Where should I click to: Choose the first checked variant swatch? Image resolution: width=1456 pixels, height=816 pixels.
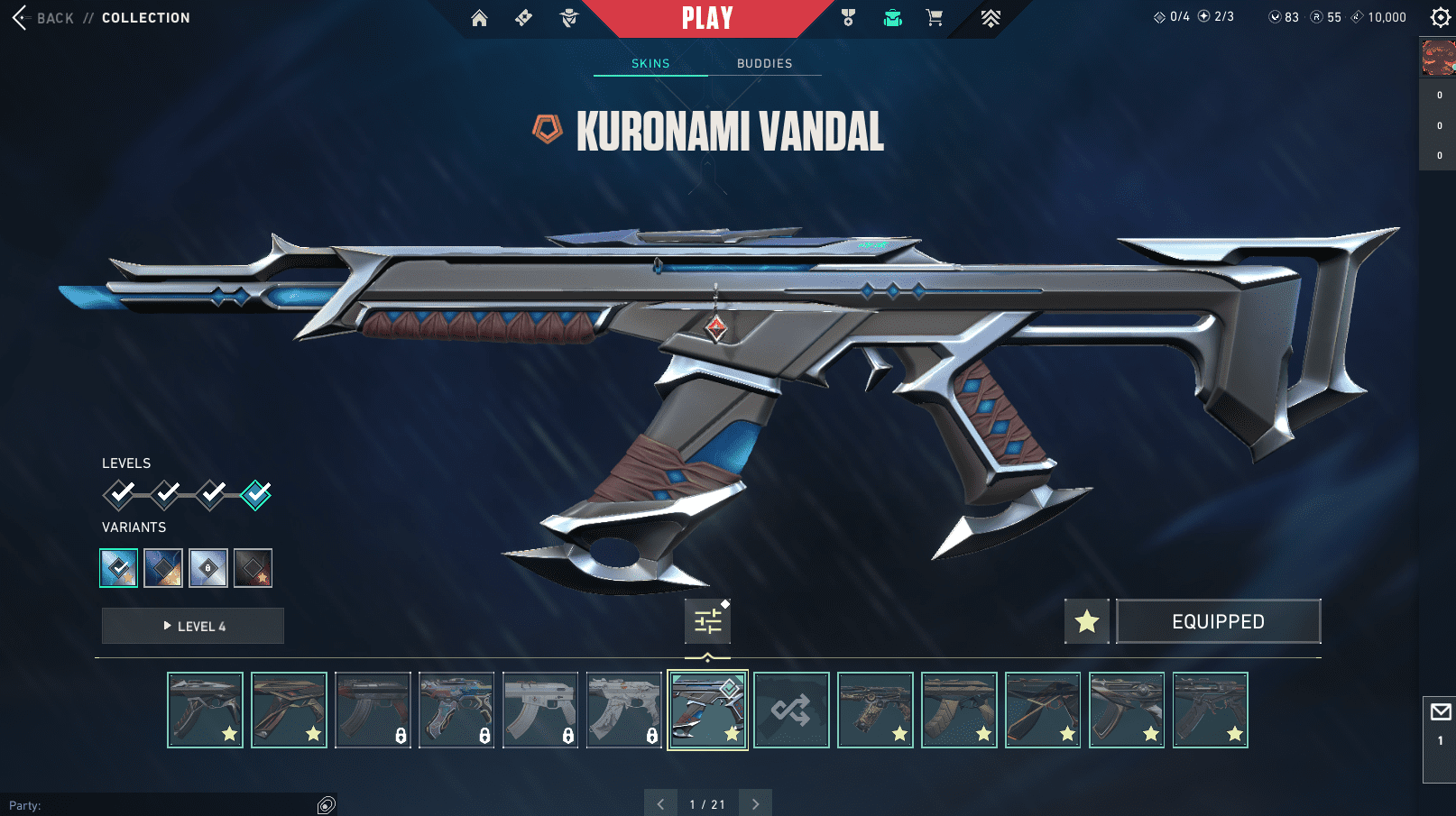[119, 568]
